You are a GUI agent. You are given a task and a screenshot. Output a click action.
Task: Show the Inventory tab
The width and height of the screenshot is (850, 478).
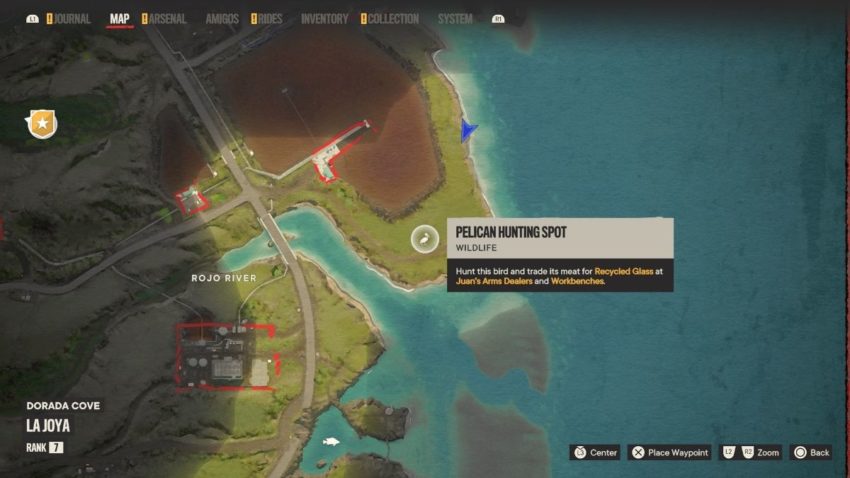click(x=324, y=19)
